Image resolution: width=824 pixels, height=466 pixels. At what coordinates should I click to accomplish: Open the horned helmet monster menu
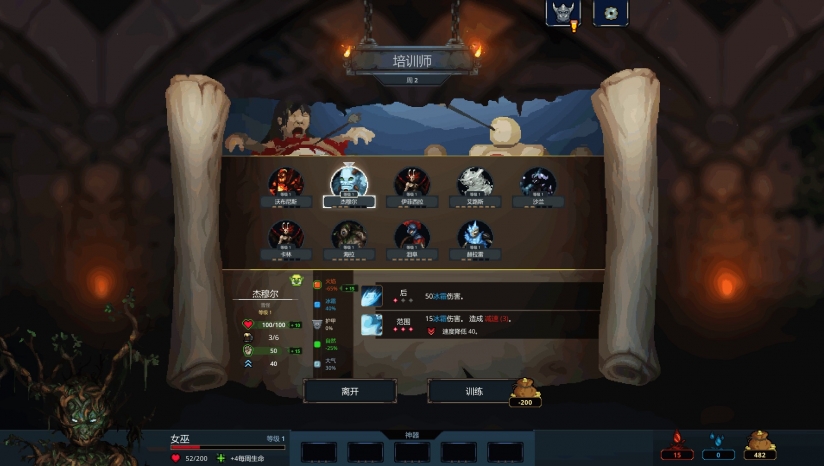(x=563, y=13)
